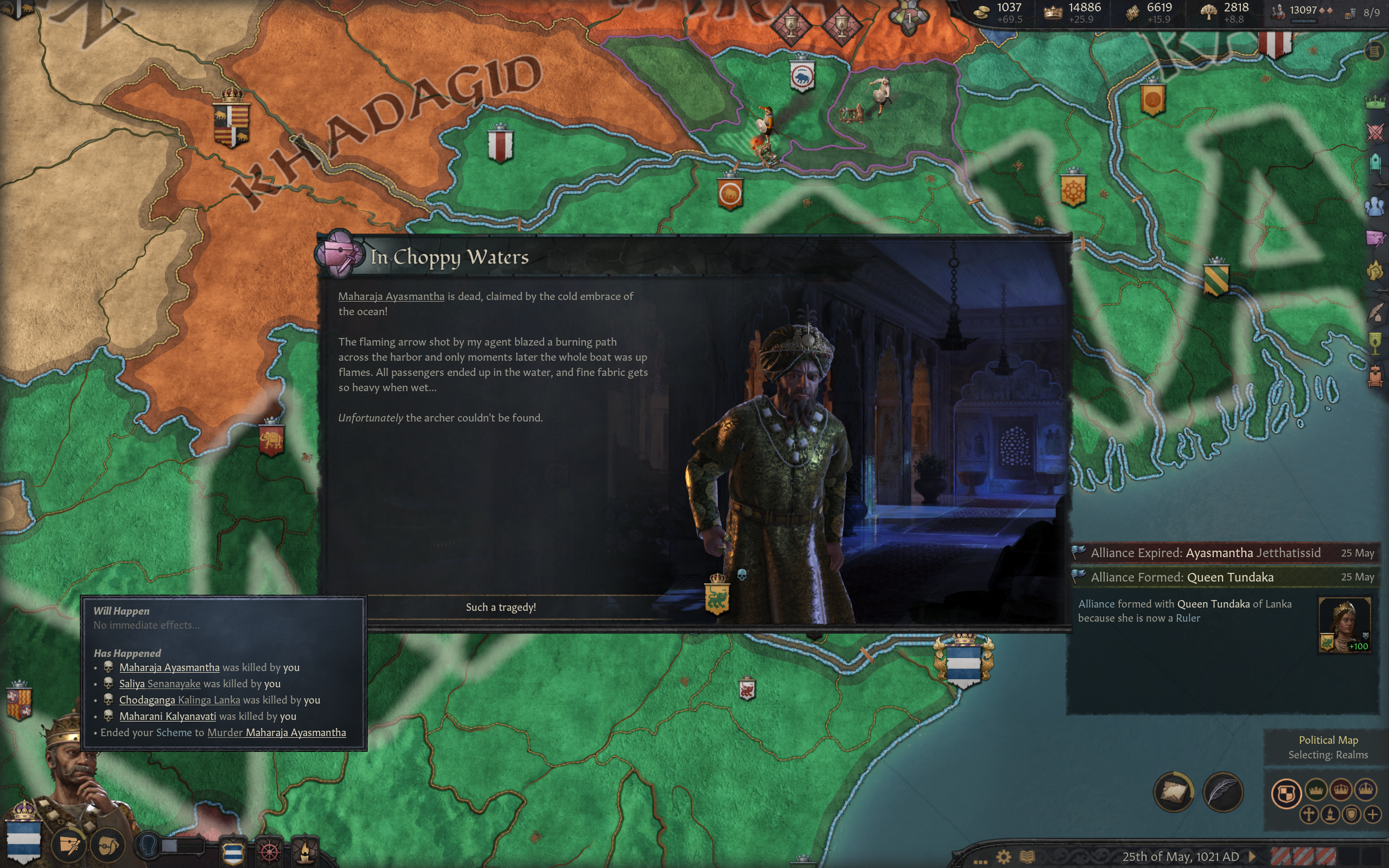Open the game settings gear

click(x=1003, y=857)
